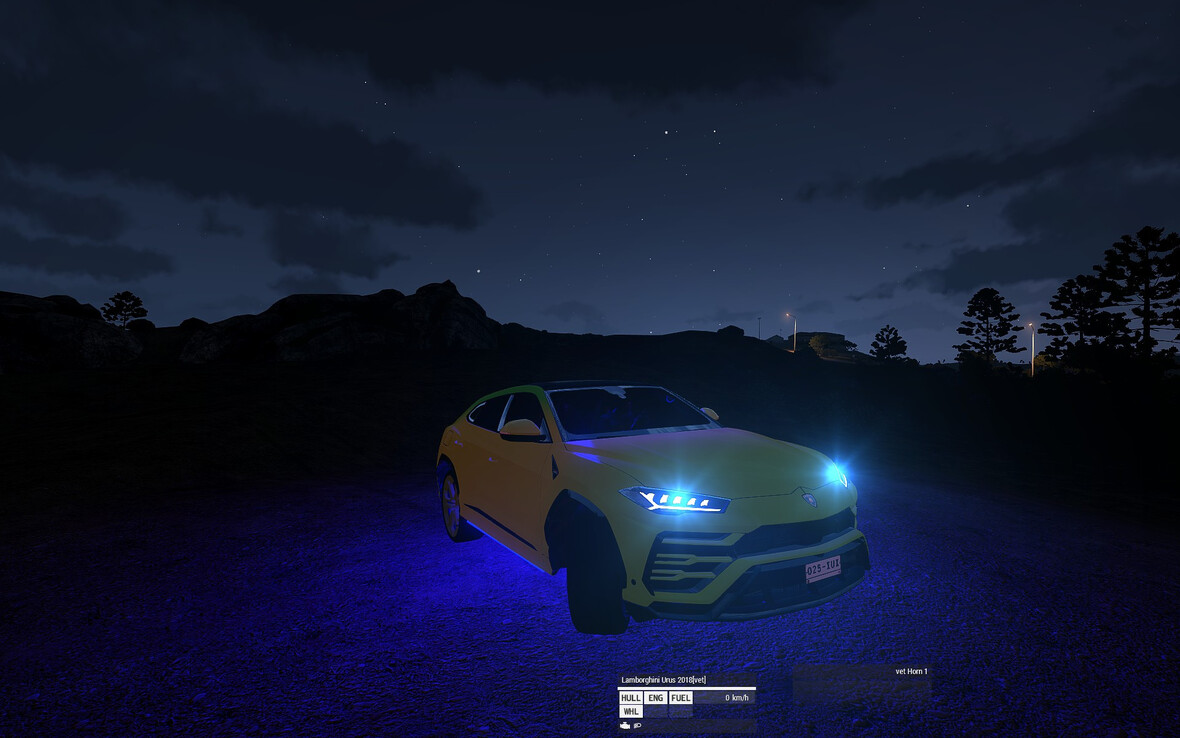The width and height of the screenshot is (1180, 738).
Task: Click the engine icon in vehicle panel
Action: point(625,726)
